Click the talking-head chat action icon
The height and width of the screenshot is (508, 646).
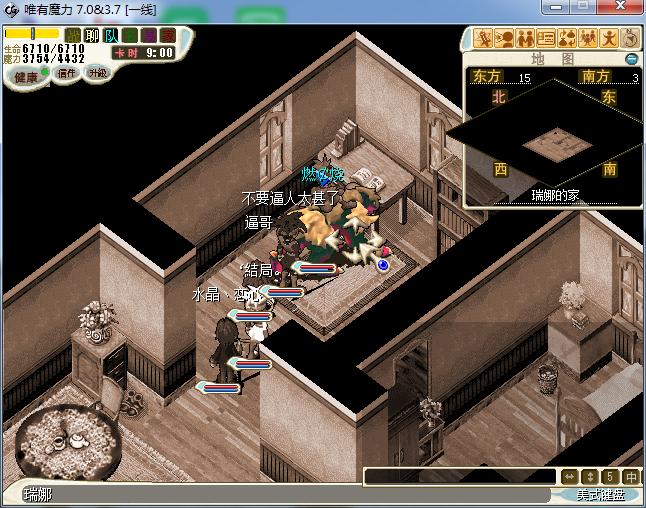point(505,39)
